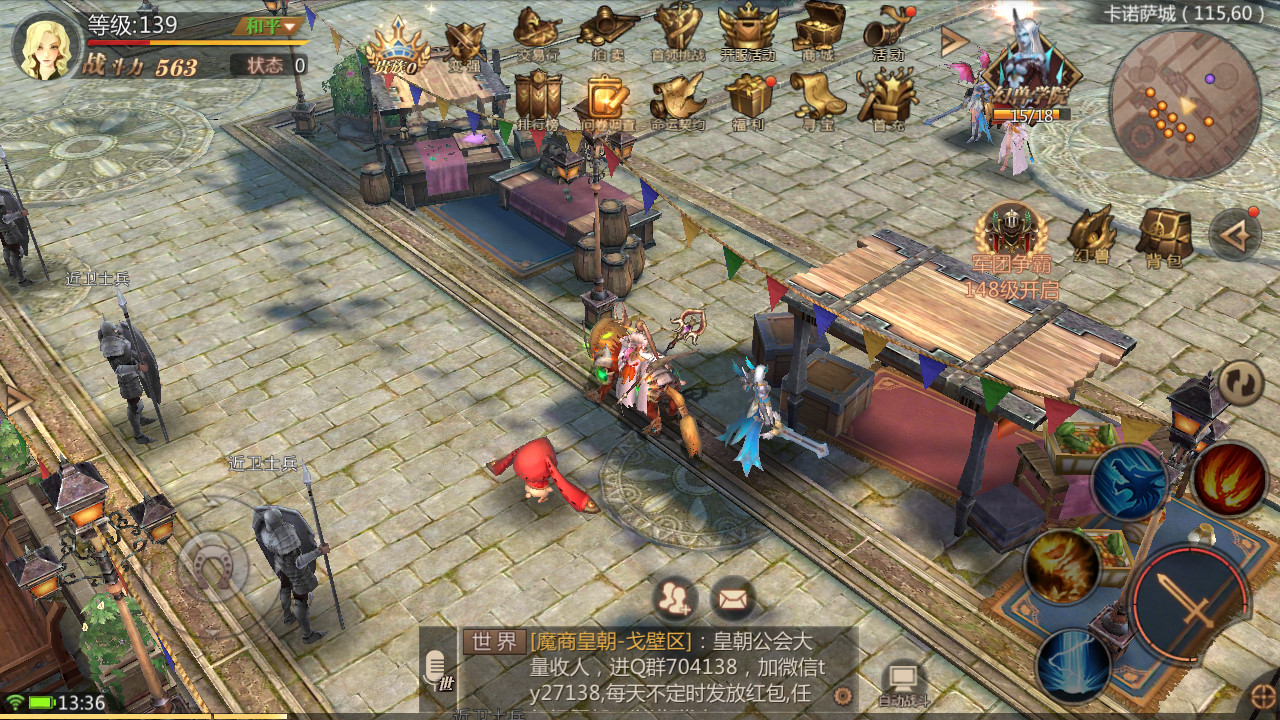Toggle the 自动战斗 auto-battle button
Viewport: 1280px width, 720px height.
point(904,682)
